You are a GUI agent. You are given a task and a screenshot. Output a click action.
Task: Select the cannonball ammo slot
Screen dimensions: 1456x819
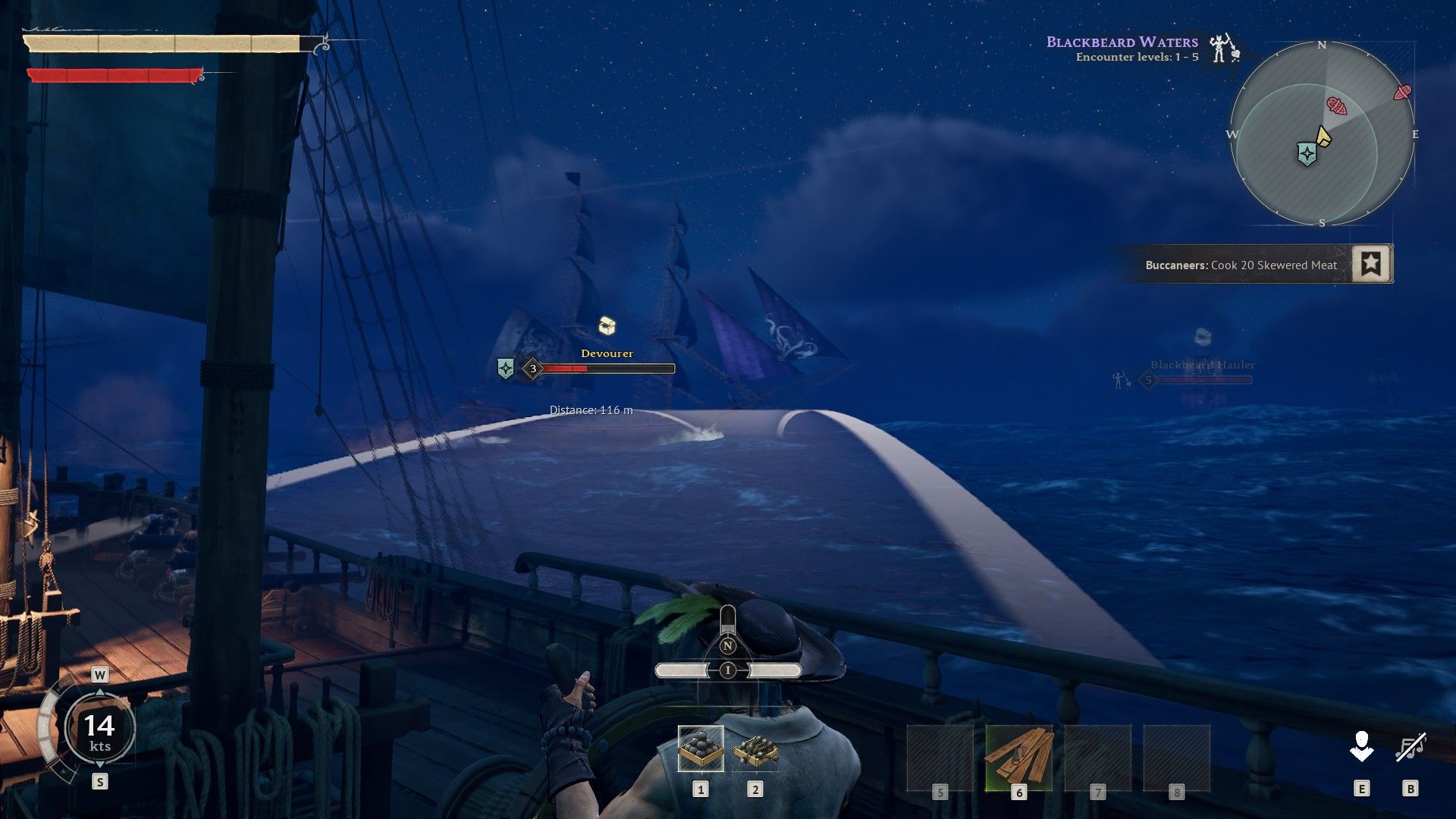pos(701,748)
